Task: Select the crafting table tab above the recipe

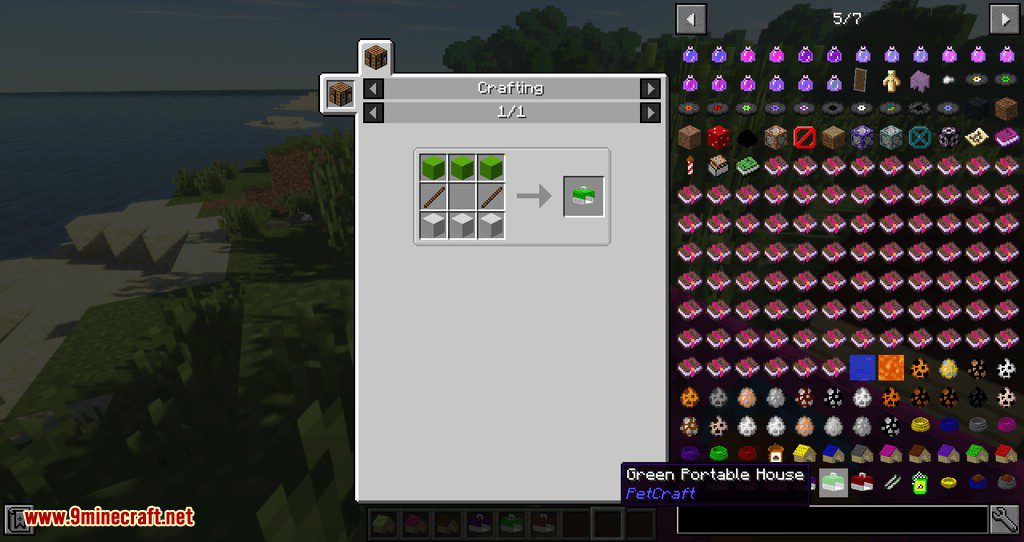Action: tap(375, 58)
